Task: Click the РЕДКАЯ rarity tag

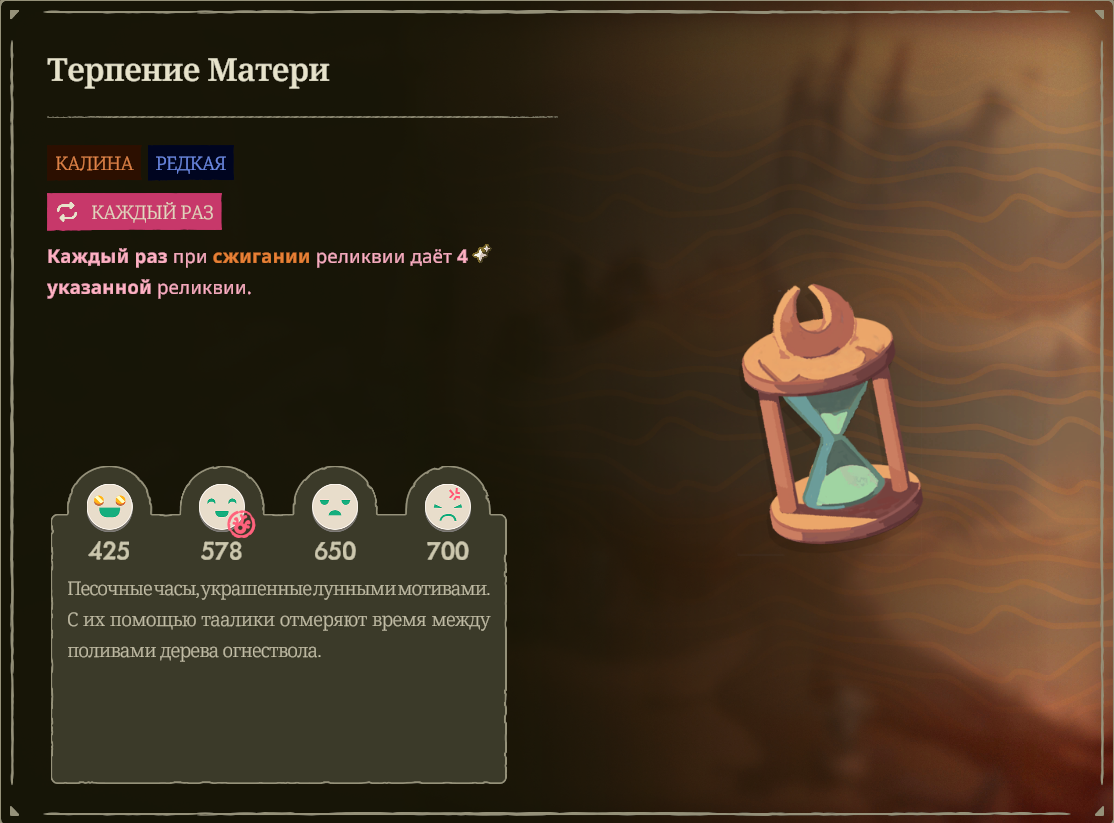Action: tap(191, 163)
